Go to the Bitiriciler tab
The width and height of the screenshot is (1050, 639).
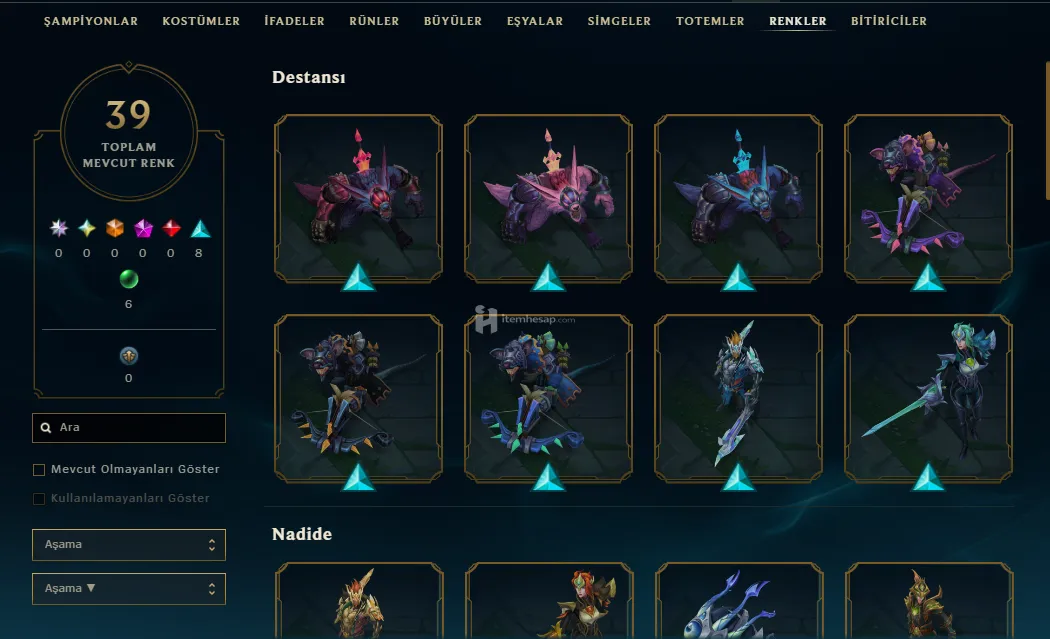[x=888, y=21]
